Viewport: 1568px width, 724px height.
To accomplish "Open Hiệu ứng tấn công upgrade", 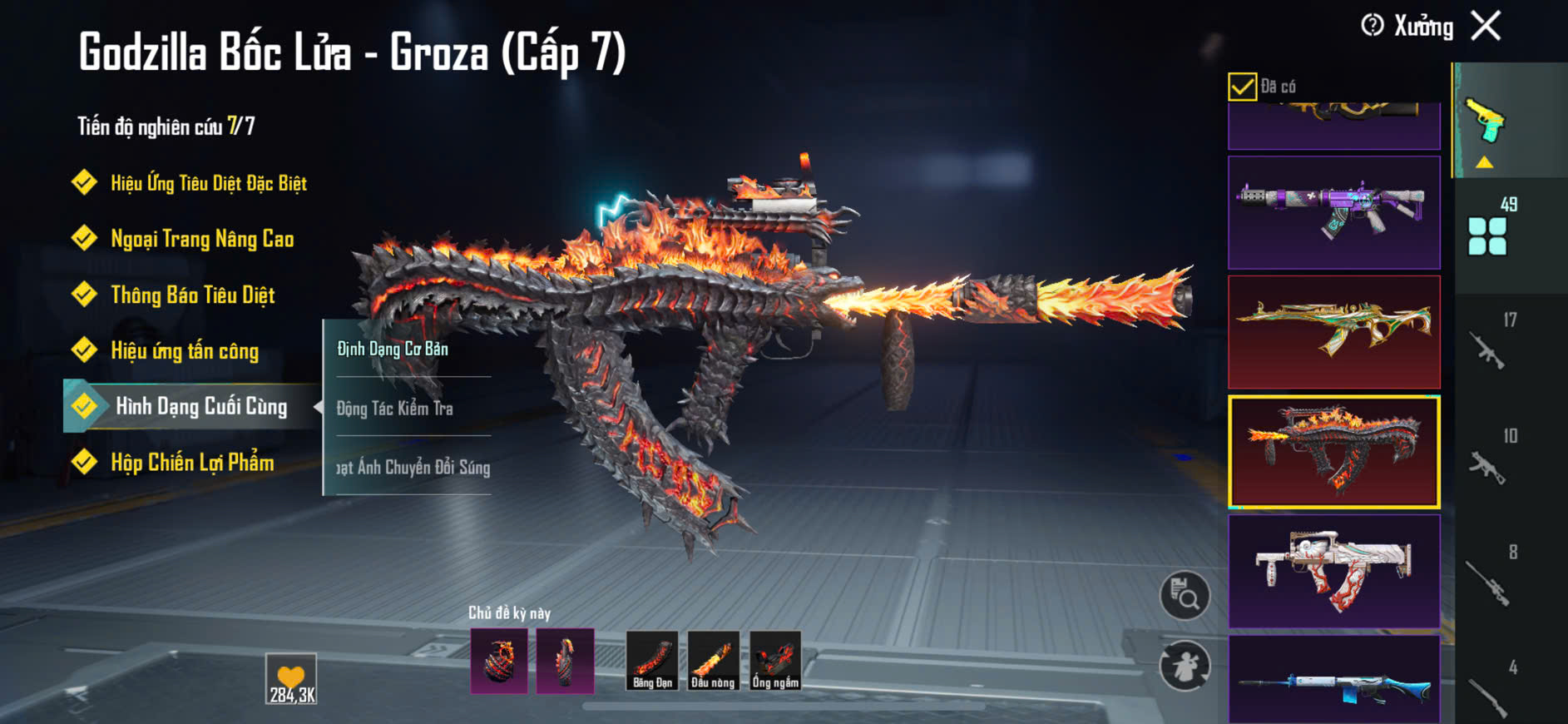I will [185, 351].
